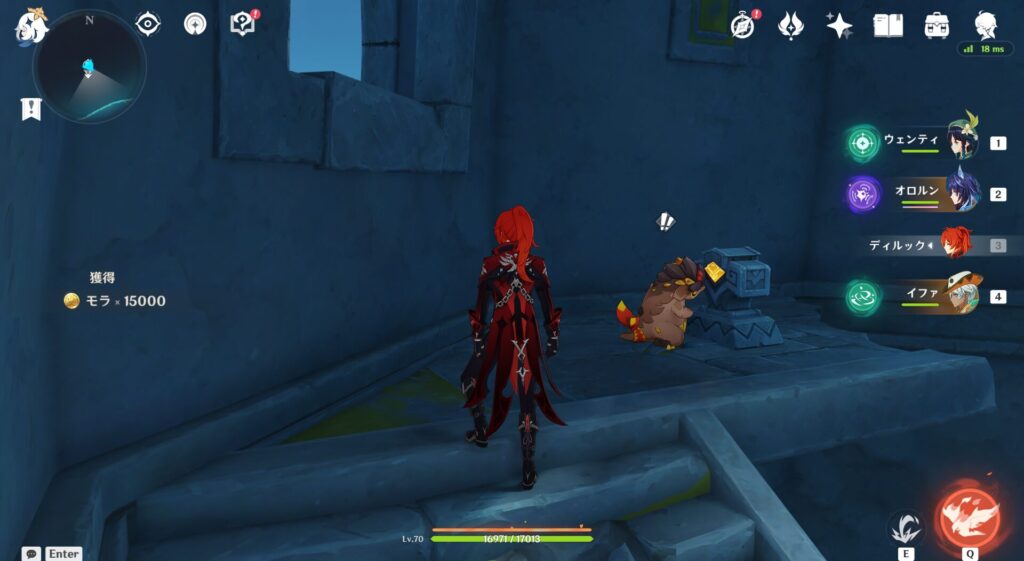This screenshot has height=561, width=1024.
Task: Trigger ウェンティ's green elemental burst icon
Action: [861, 143]
